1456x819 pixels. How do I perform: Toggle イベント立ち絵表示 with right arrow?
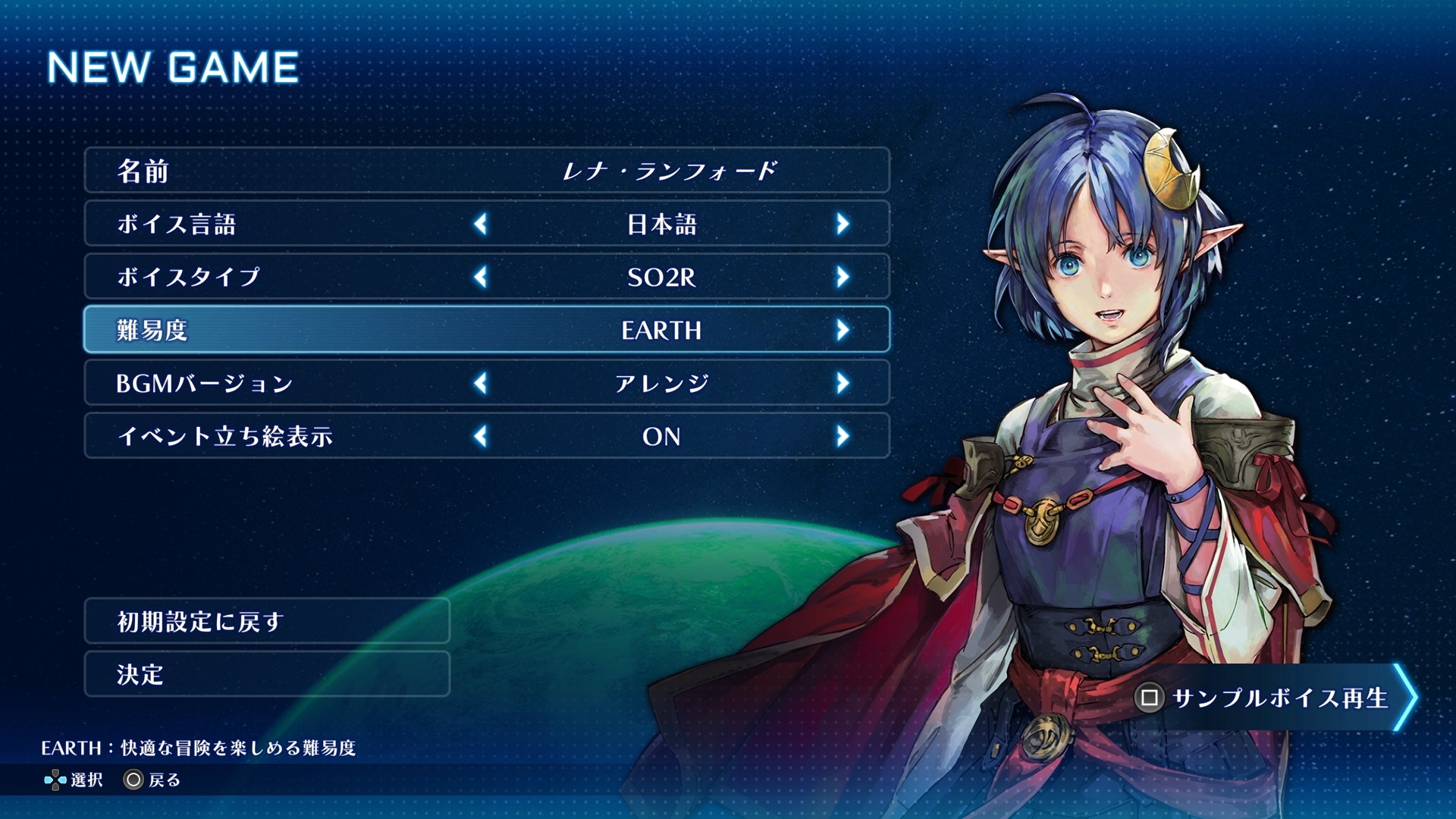coord(843,436)
